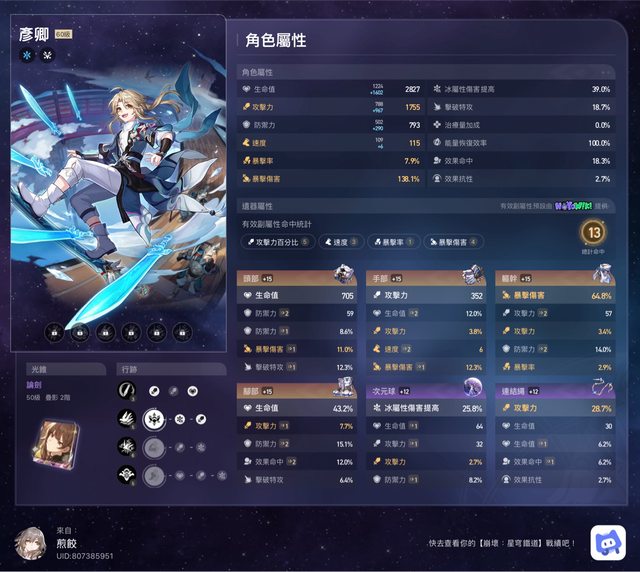This screenshot has height=572, width=640.
Task: Select the 暴擊傷害 substat chip
Action: [x=454, y=242]
